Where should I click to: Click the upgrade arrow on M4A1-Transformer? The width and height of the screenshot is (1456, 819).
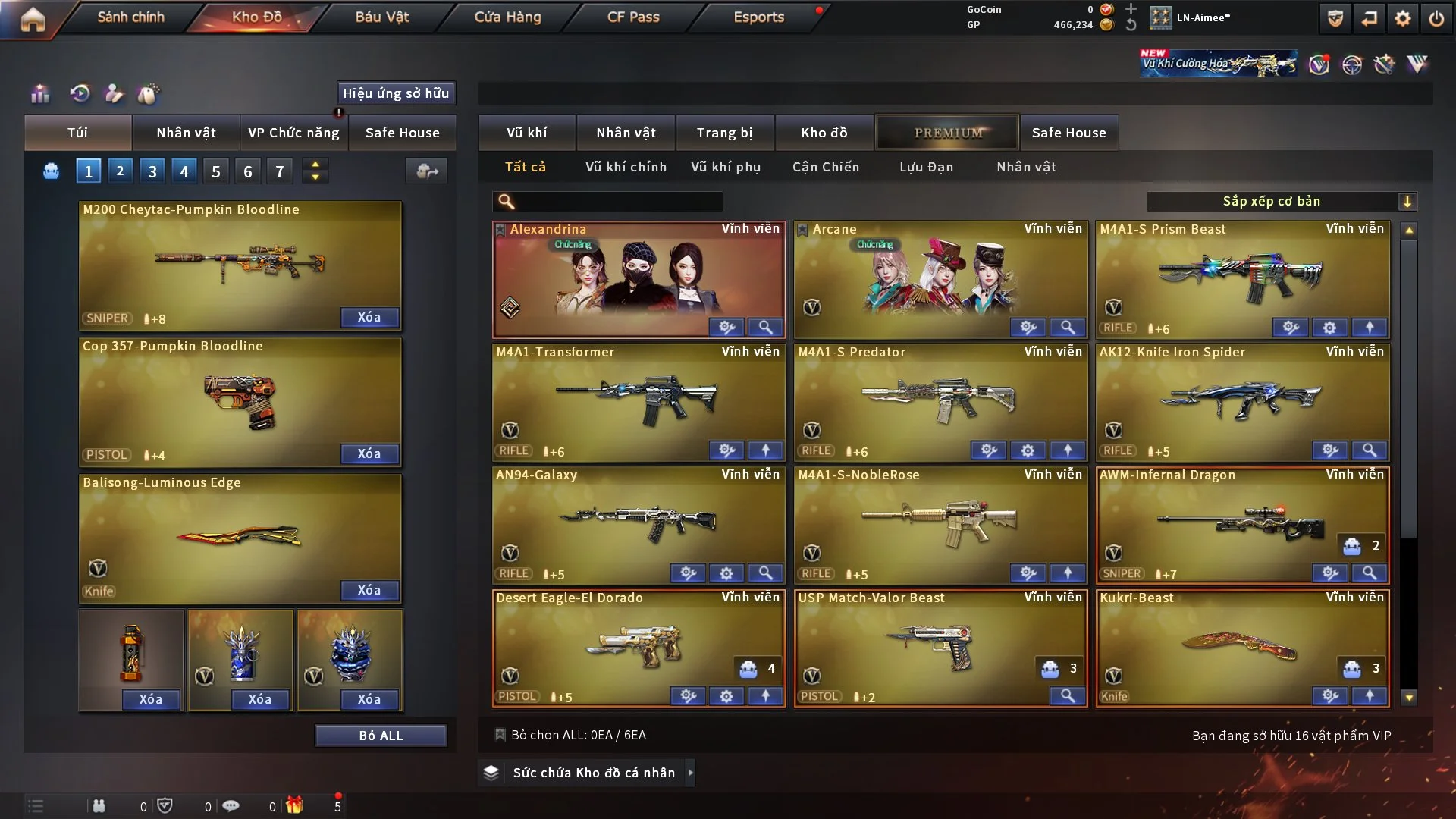click(x=767, y=450)
